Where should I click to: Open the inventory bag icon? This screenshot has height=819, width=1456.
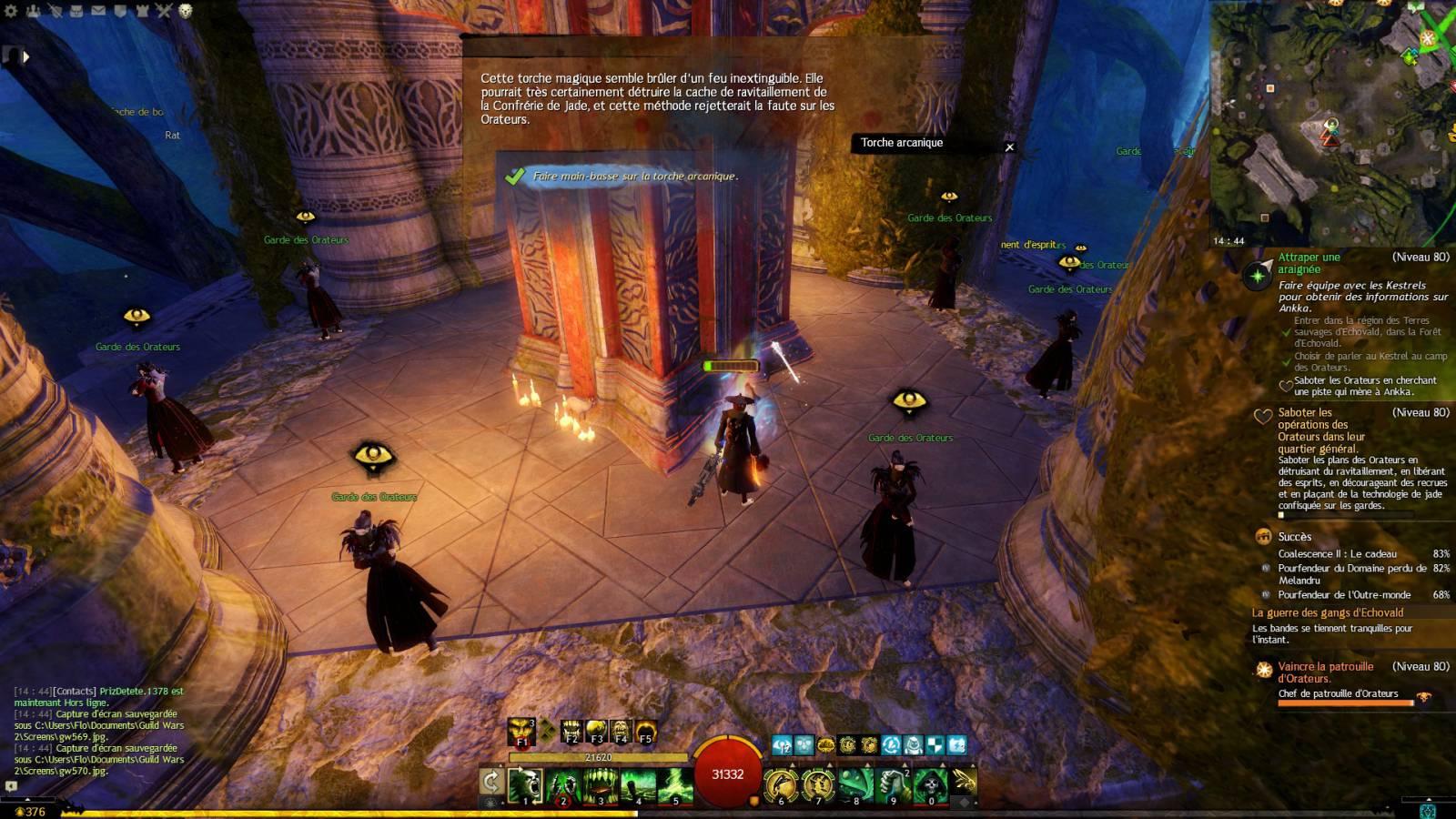(x=76, y=11)
